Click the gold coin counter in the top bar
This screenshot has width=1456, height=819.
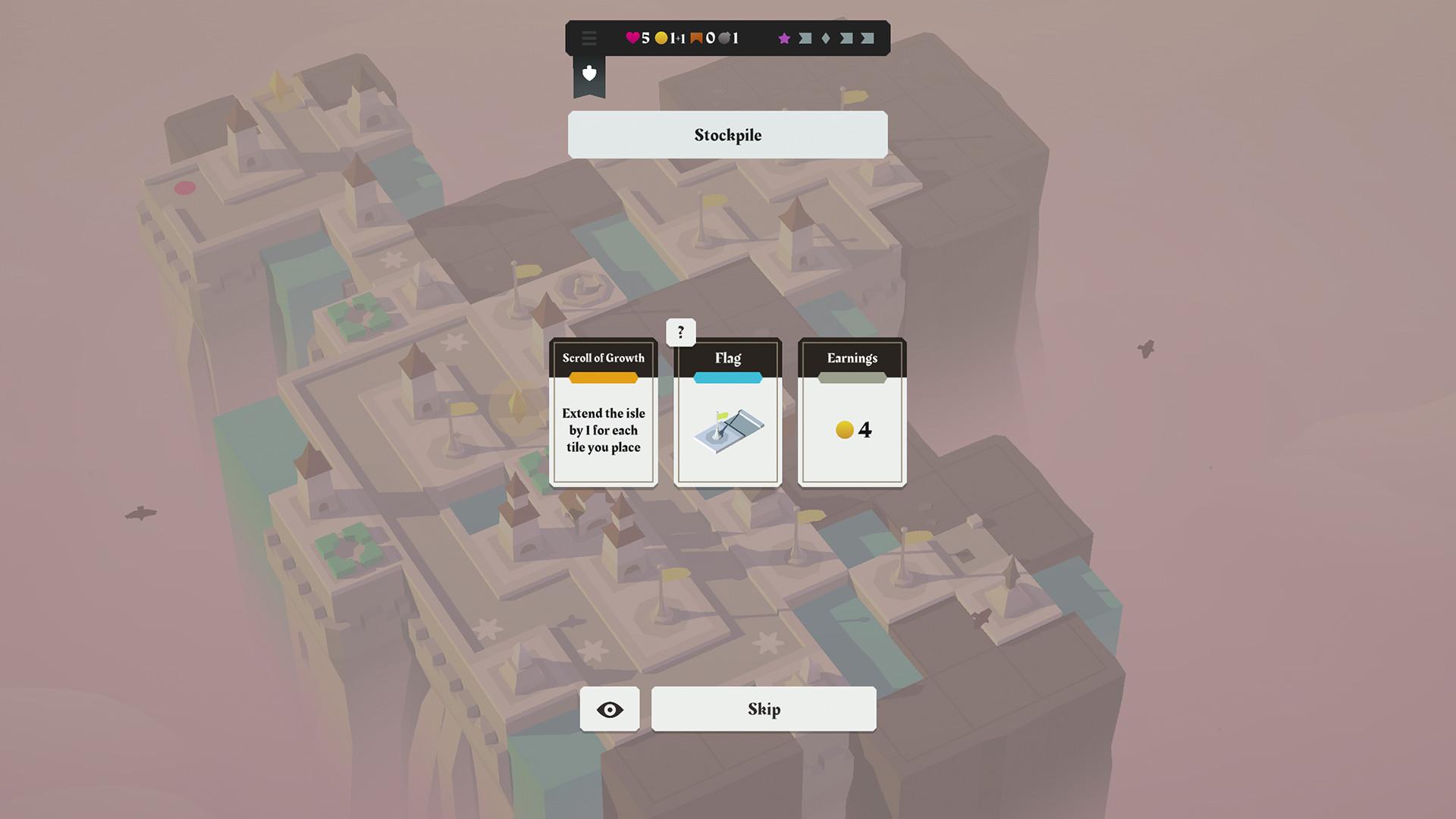coord(661,38)
